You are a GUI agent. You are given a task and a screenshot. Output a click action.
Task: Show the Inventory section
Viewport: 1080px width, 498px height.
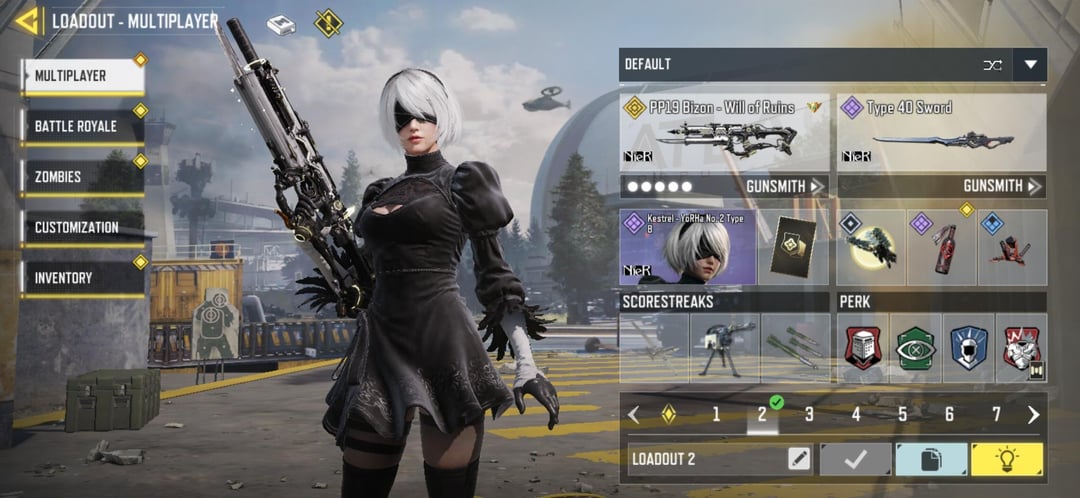pyautogui.click(x=82, y=278)
